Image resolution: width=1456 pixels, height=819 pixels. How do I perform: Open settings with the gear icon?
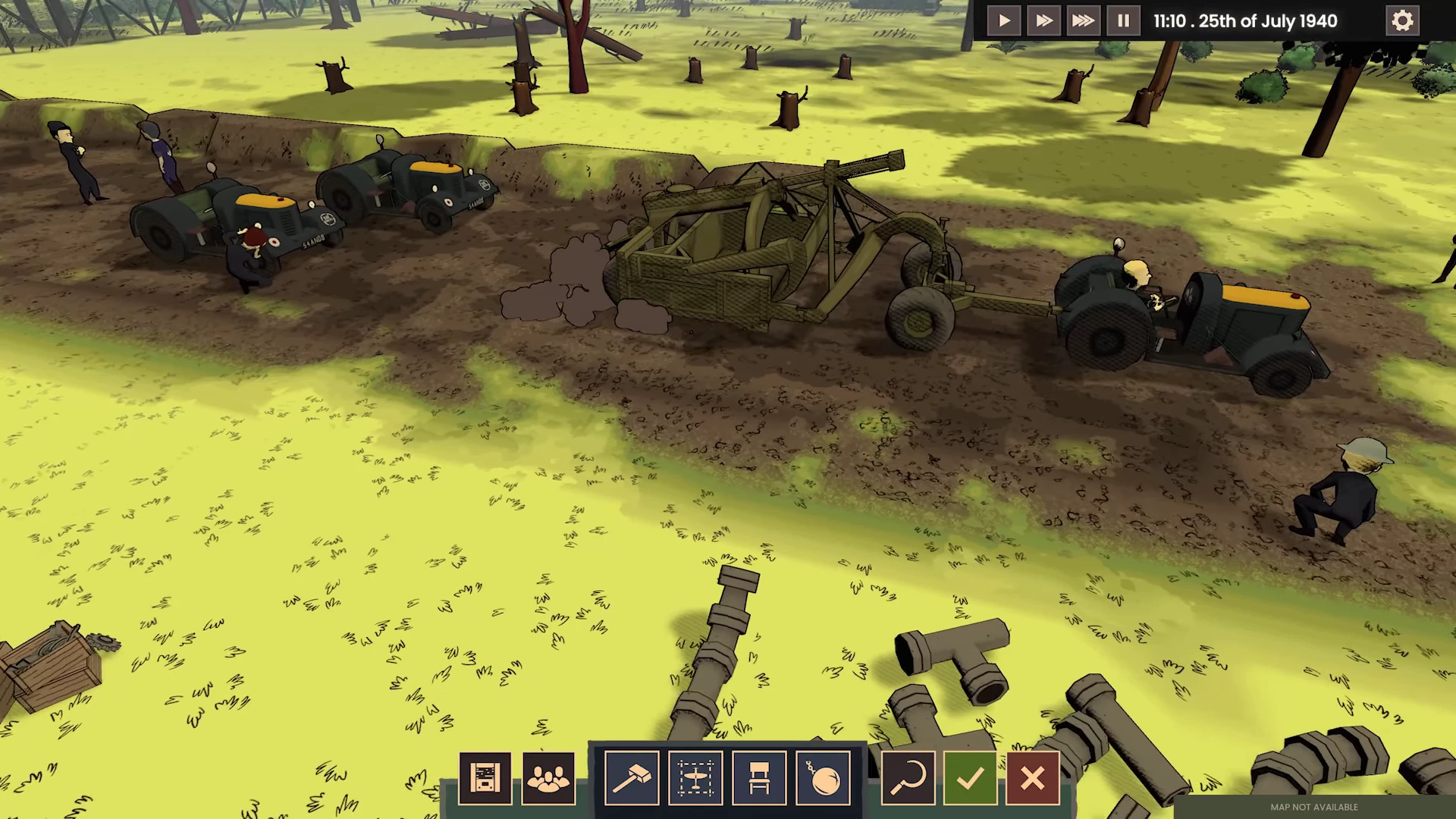pos(1402,20)
